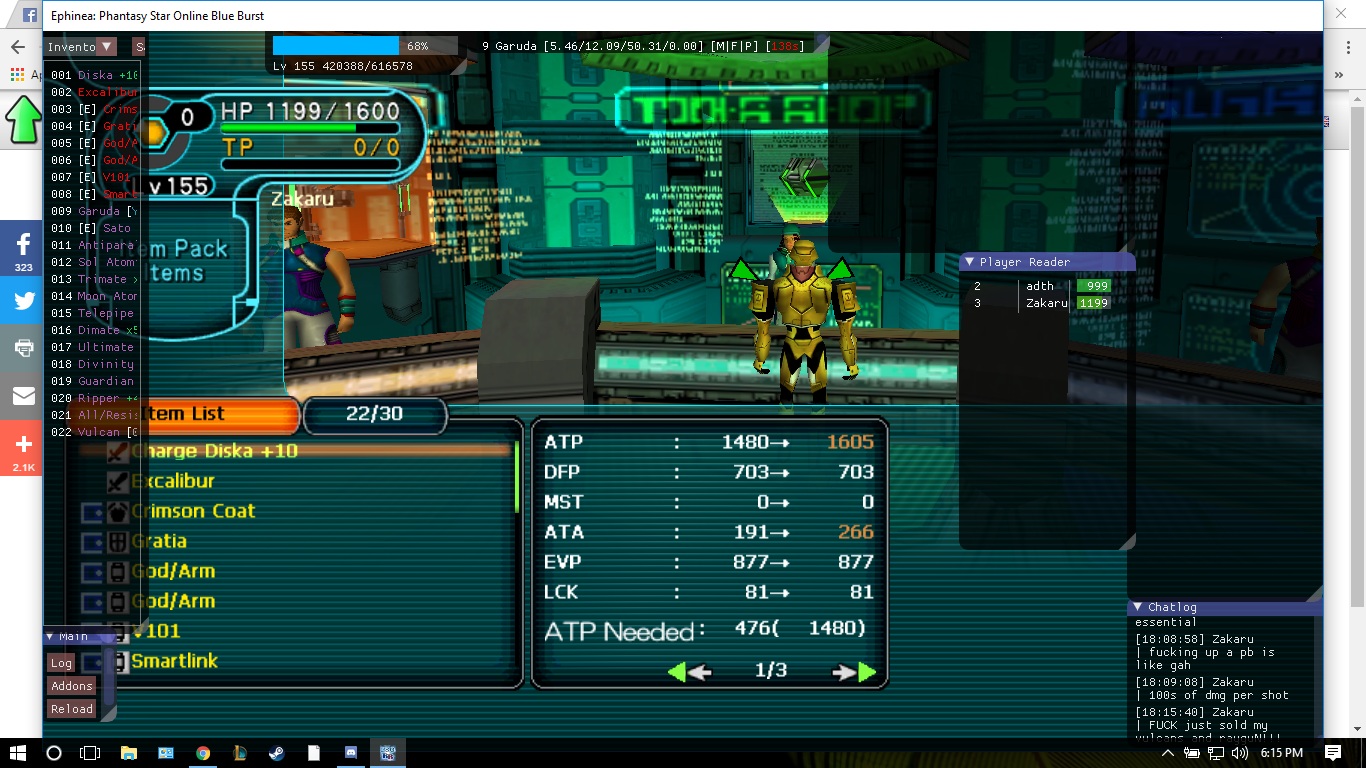Image resolution: width=1366 pixels, height=768 pixels.
Task: Go to next stats page arrow
Action: pos(856,672)
